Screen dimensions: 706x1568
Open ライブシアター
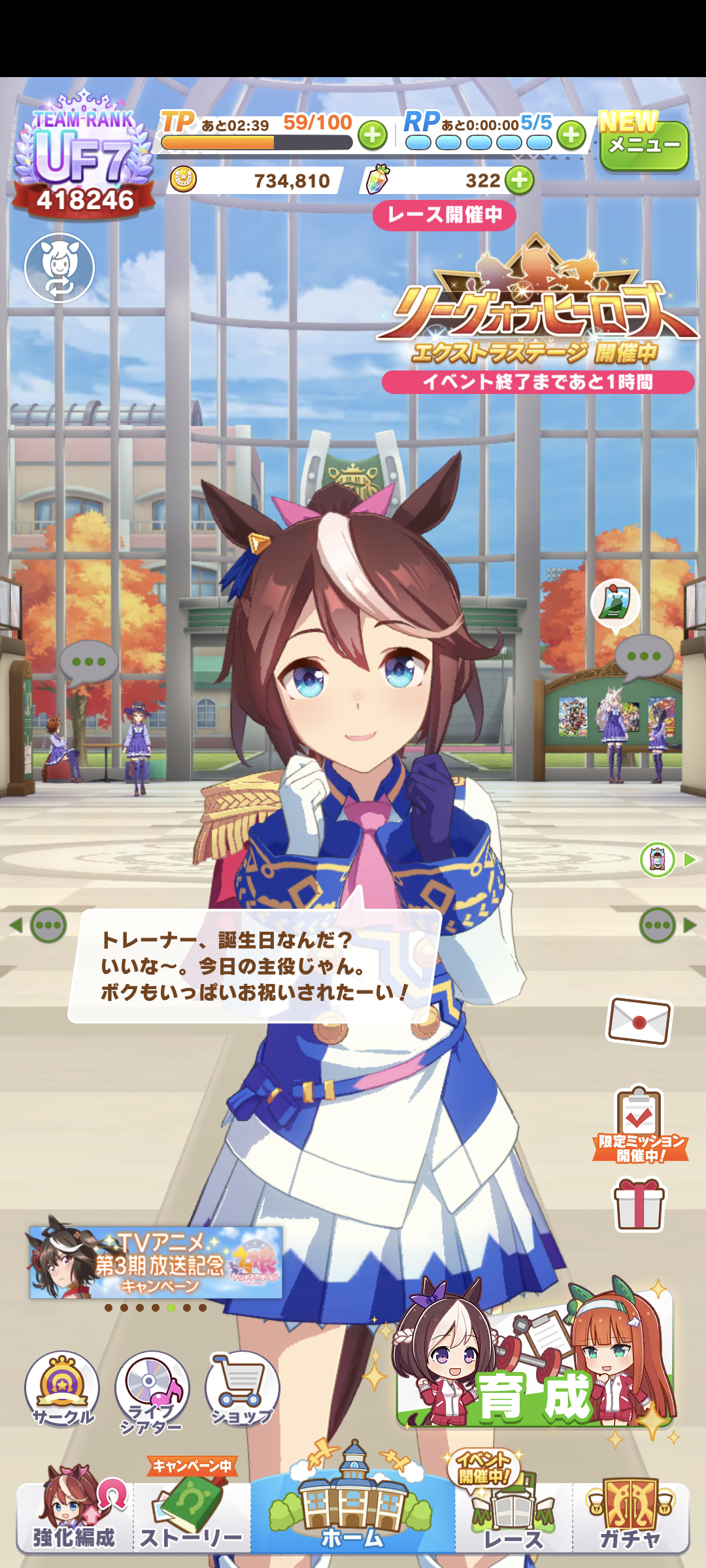[x=152, y=1389]
